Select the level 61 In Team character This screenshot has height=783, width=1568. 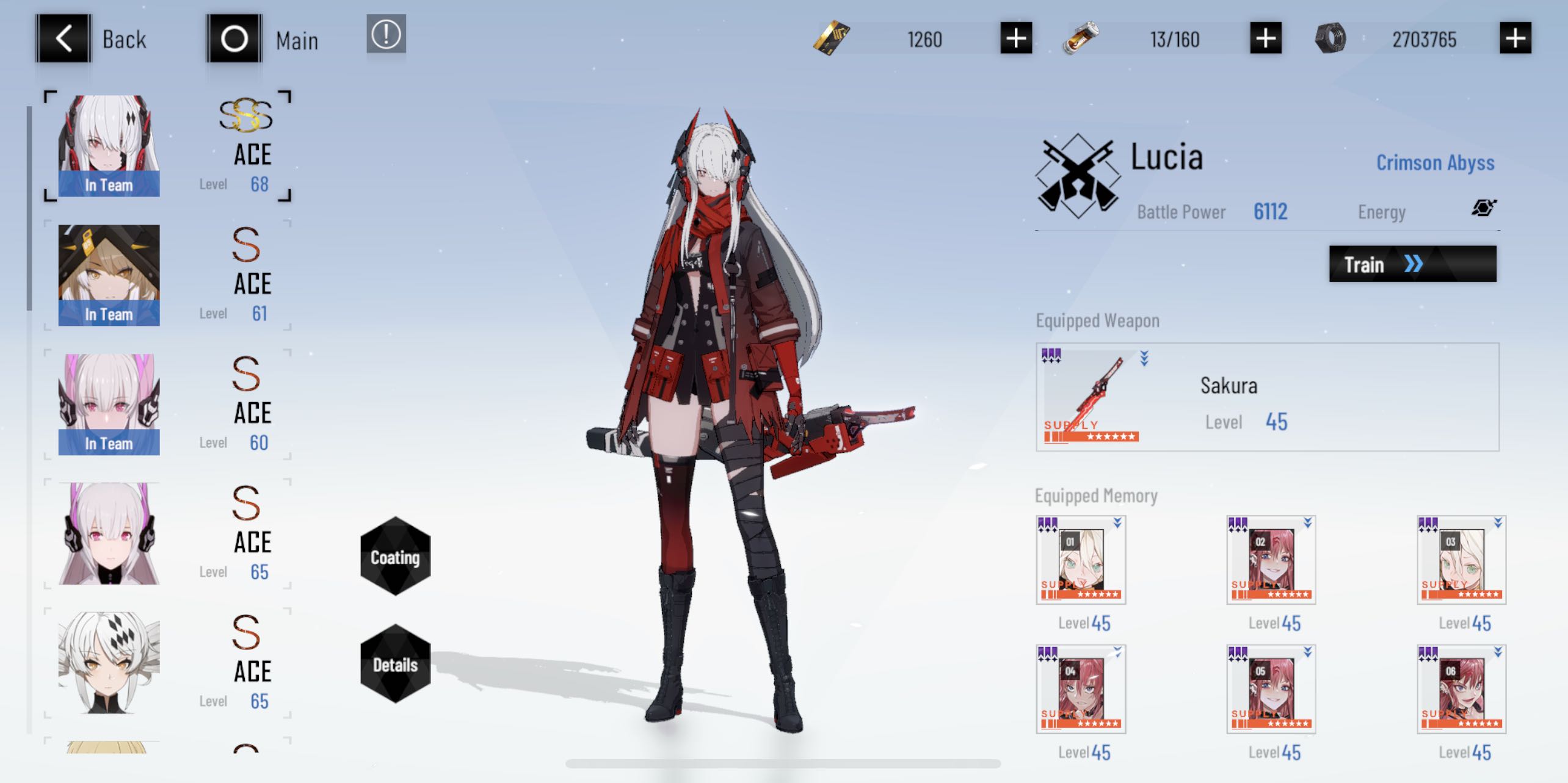(109, 273)
